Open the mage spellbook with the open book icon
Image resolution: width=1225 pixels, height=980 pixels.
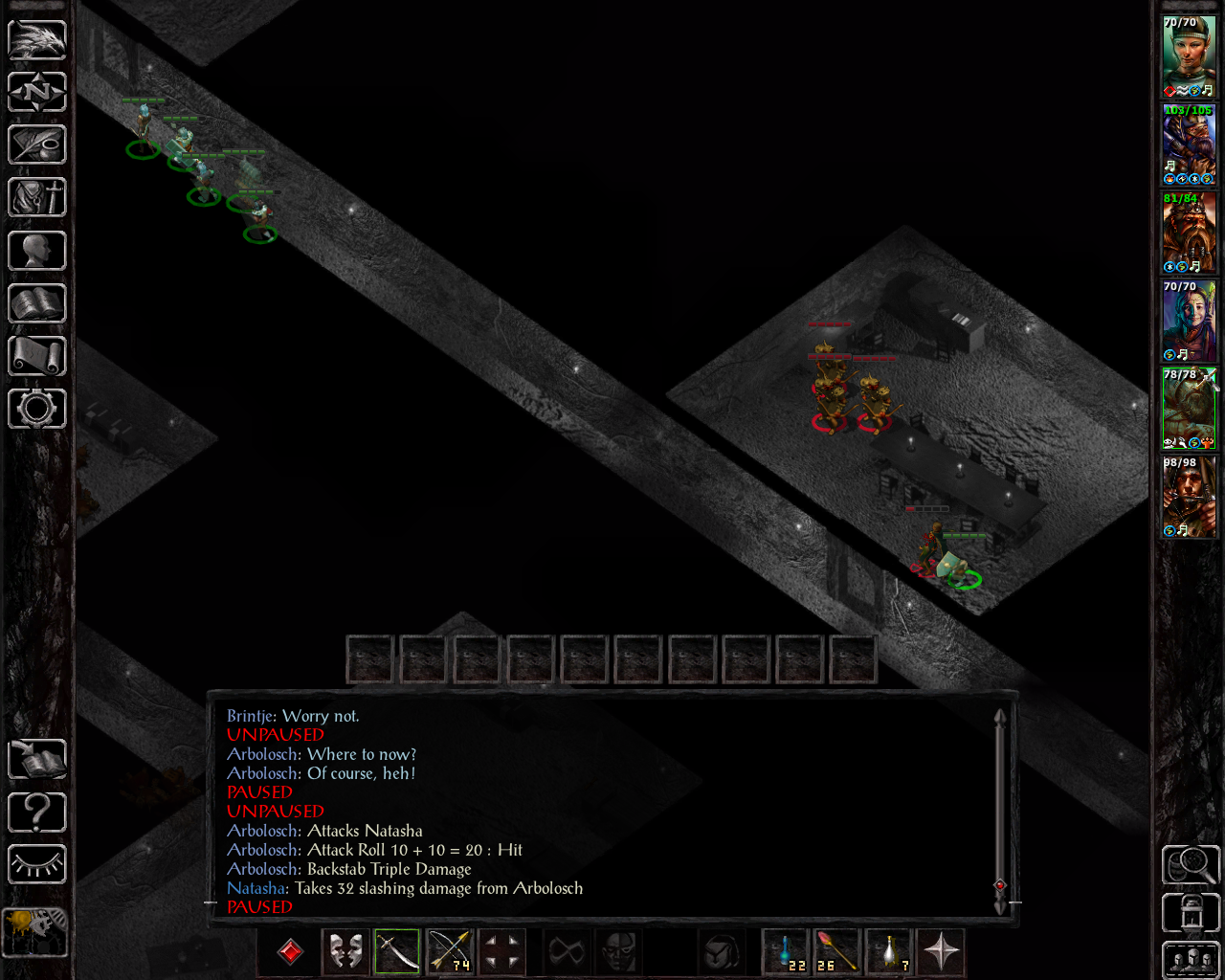(x=37, y=303)
